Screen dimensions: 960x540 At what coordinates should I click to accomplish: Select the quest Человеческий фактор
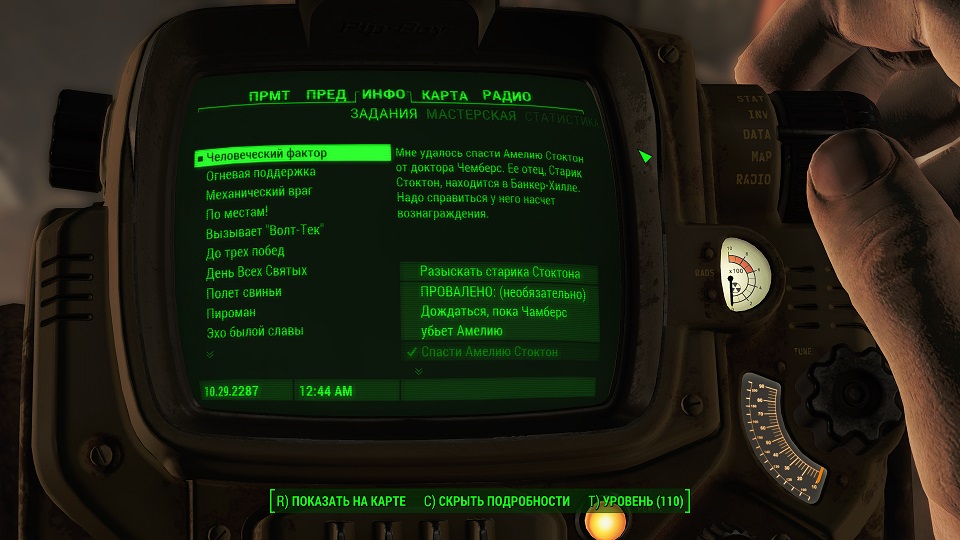pyautogui.click(x=266, y=154)
